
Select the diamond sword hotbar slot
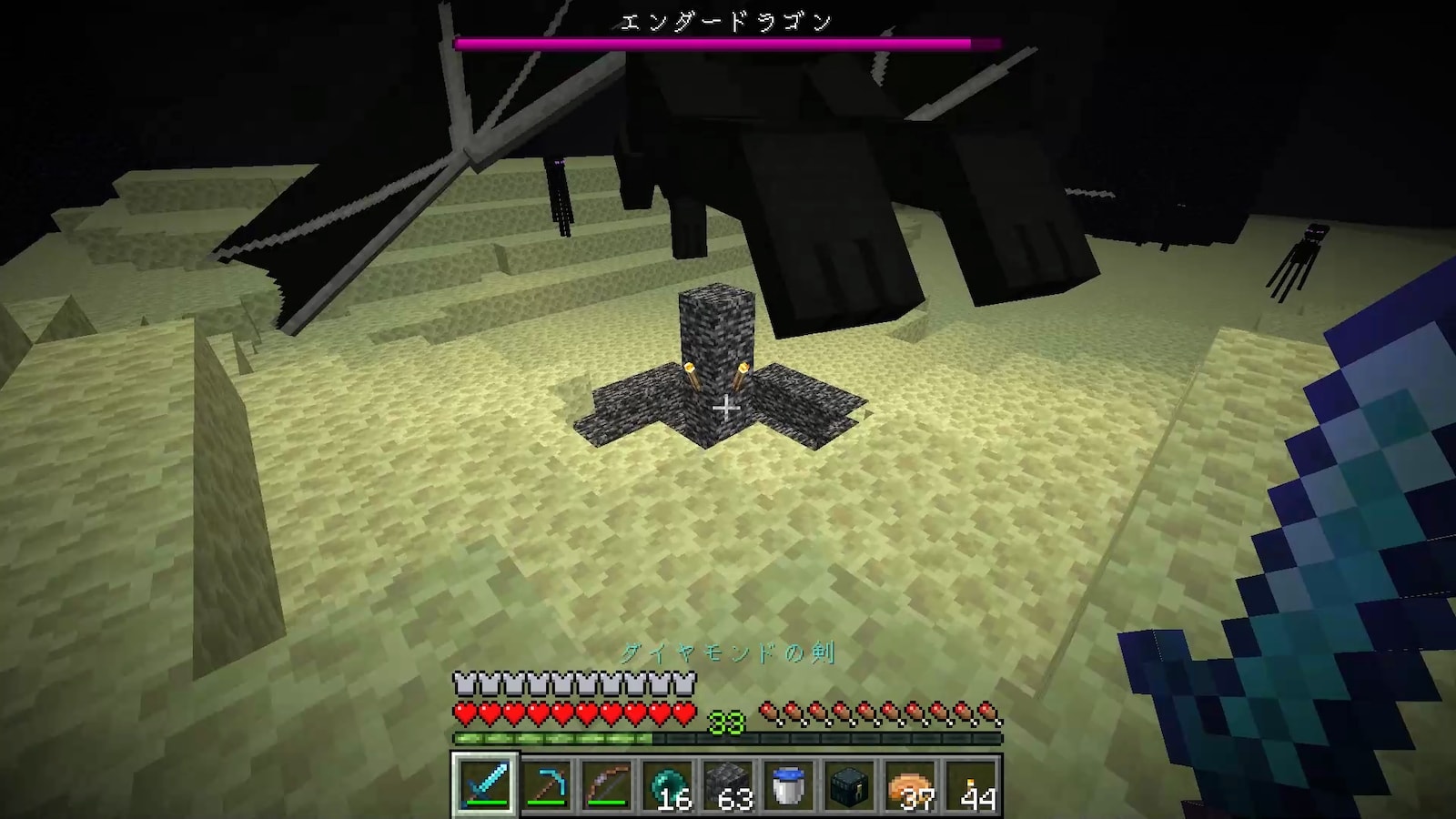(485, 784)
